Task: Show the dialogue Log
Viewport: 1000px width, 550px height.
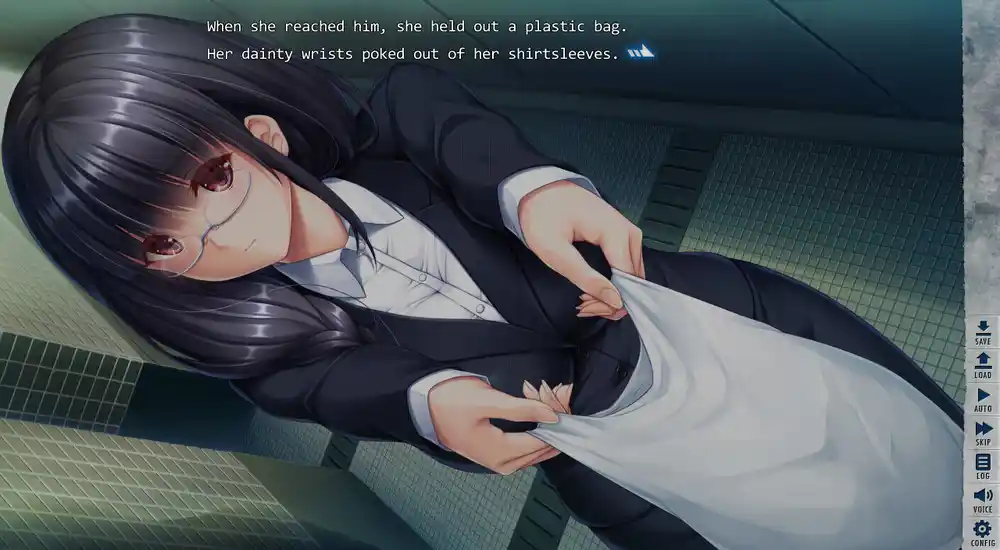Action: pyautogui.click(x=982, y=466)
